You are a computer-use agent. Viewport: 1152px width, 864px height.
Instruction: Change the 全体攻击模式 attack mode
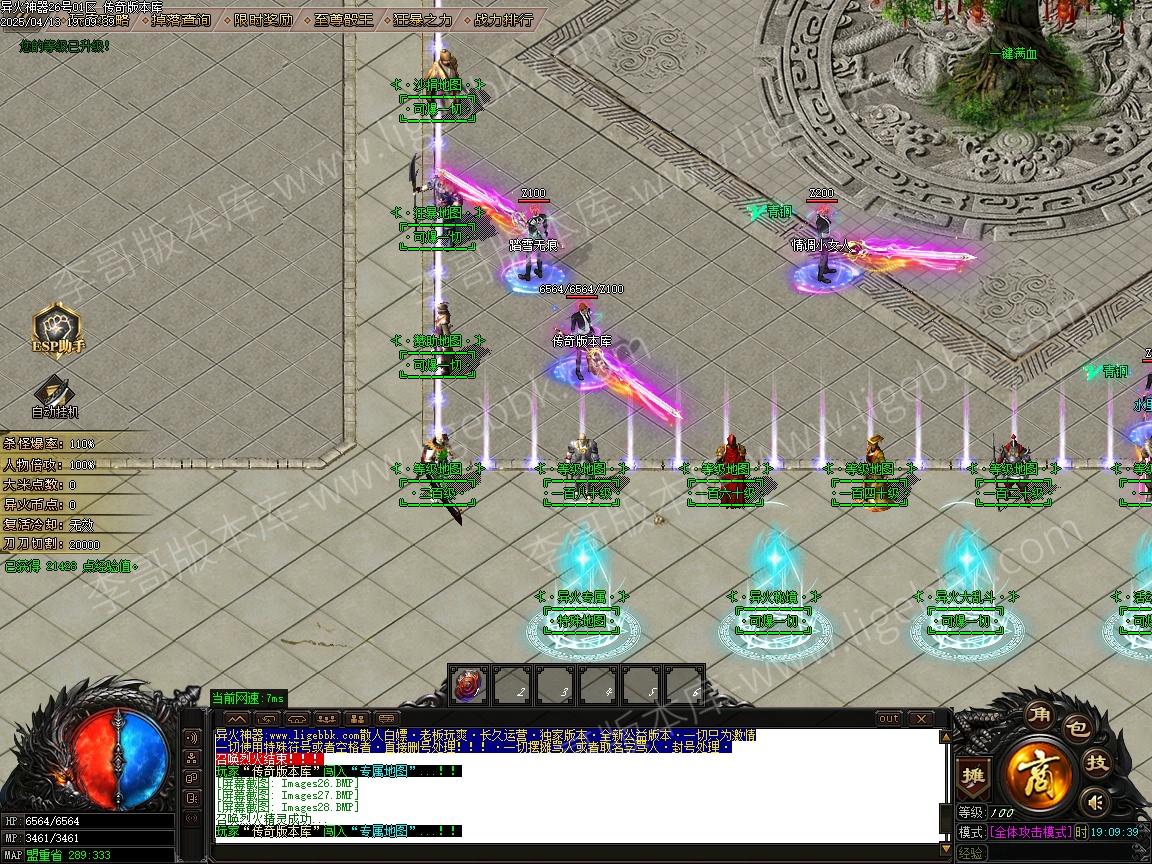coord(1030,832)
